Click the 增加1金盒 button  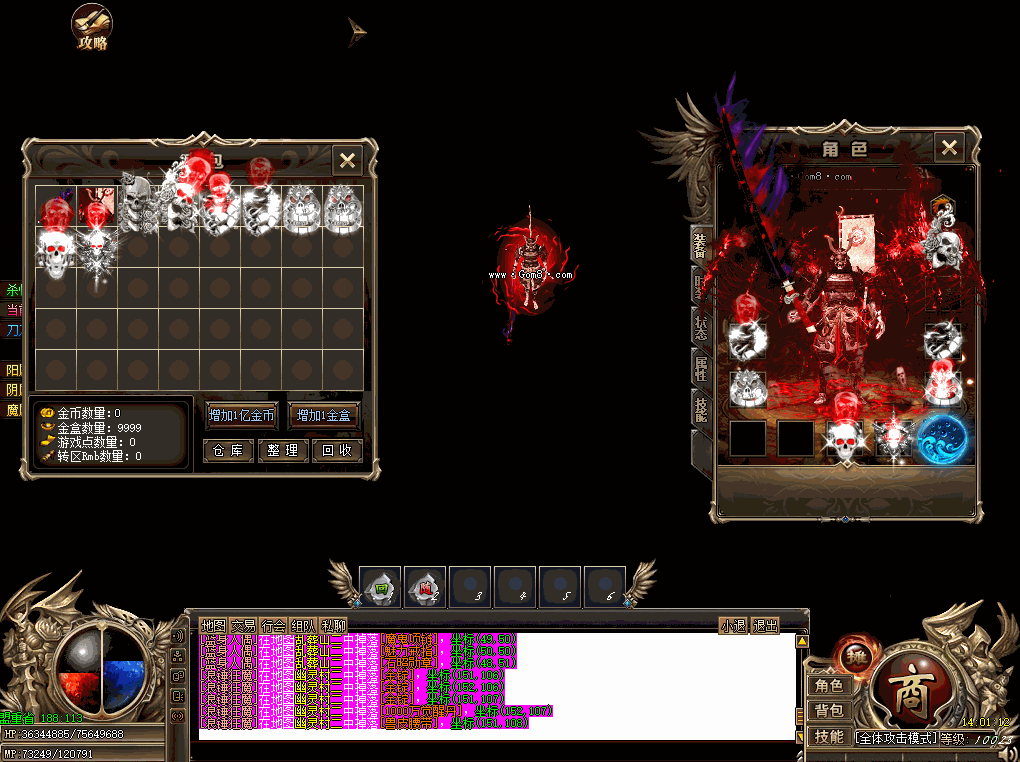pos(324,415)
